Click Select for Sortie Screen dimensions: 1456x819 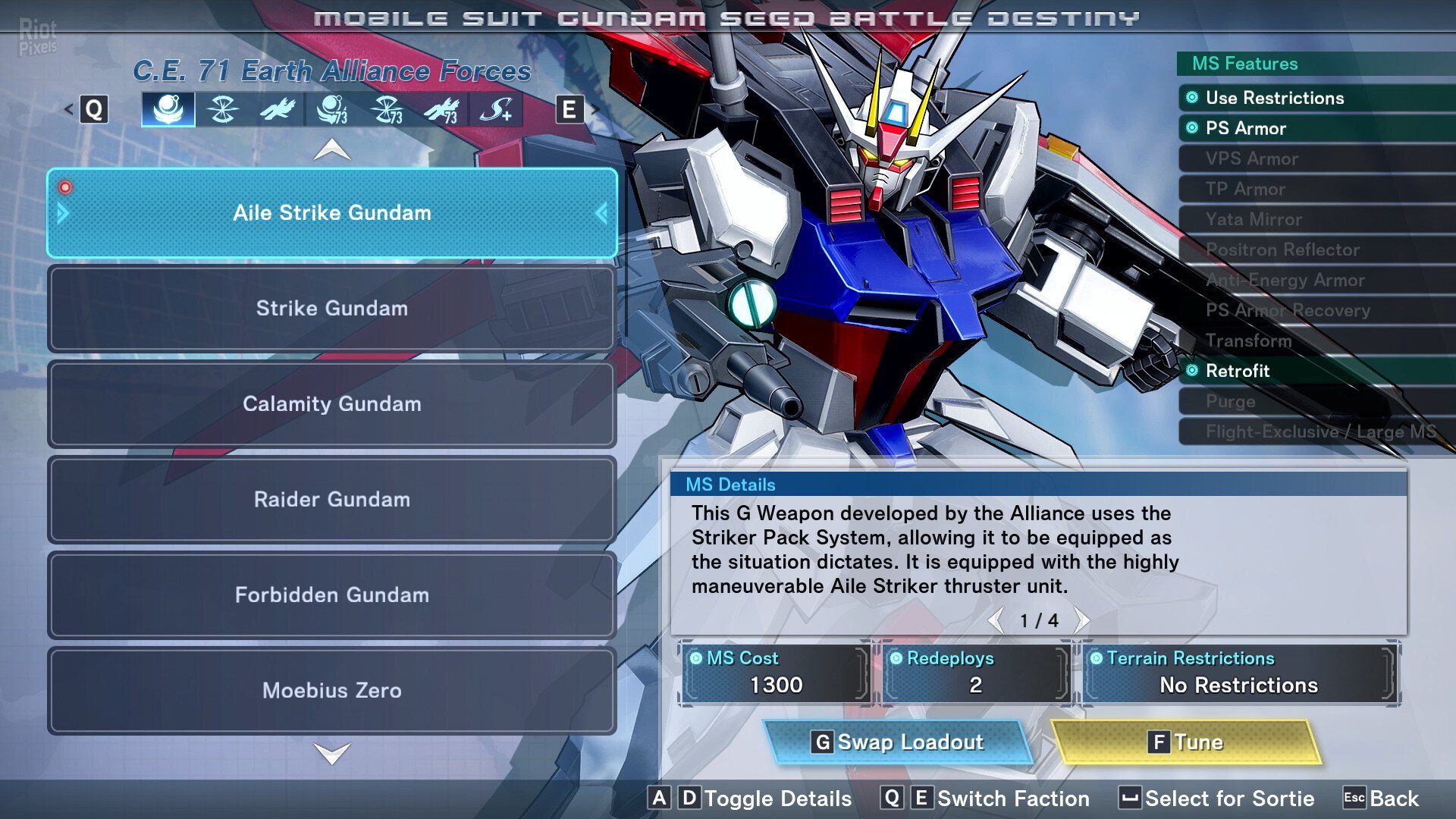coord(1217,799)
